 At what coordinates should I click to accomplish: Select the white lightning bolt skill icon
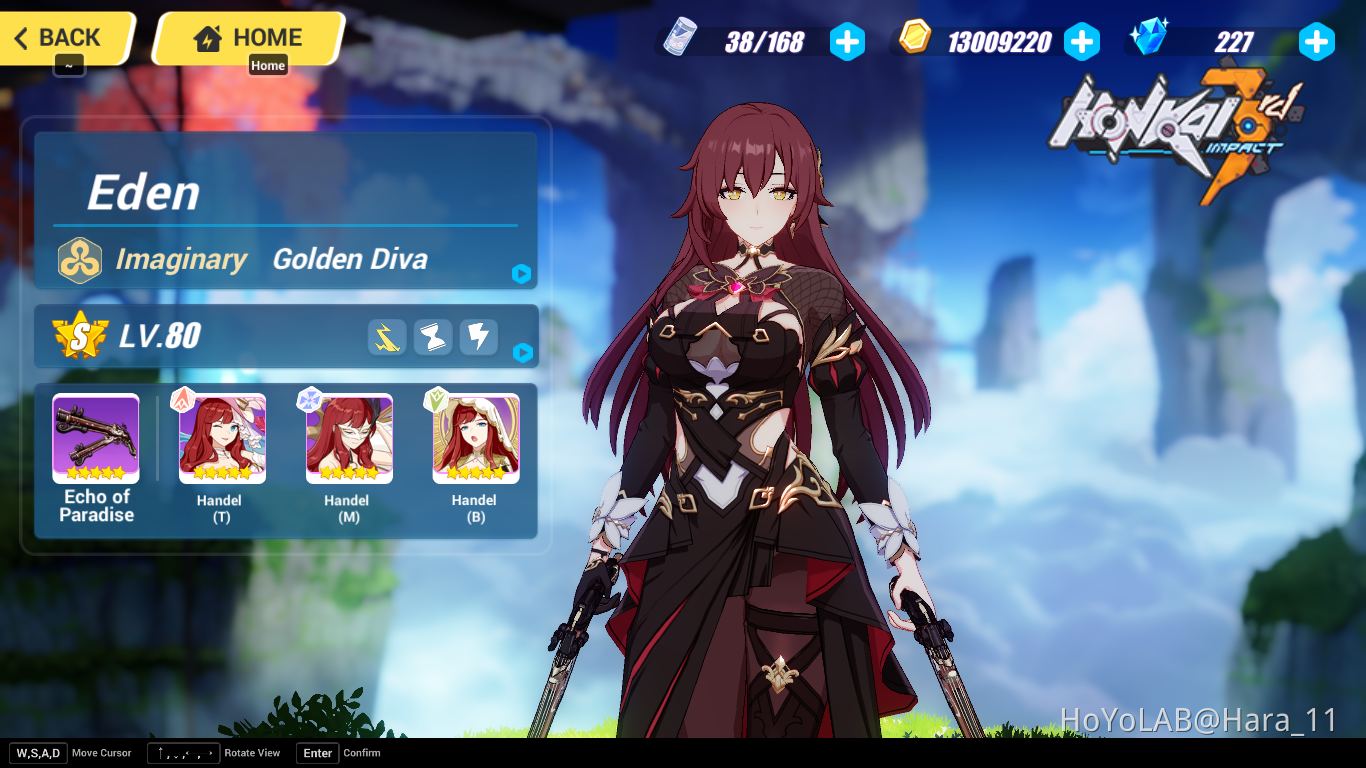[478, 337]
